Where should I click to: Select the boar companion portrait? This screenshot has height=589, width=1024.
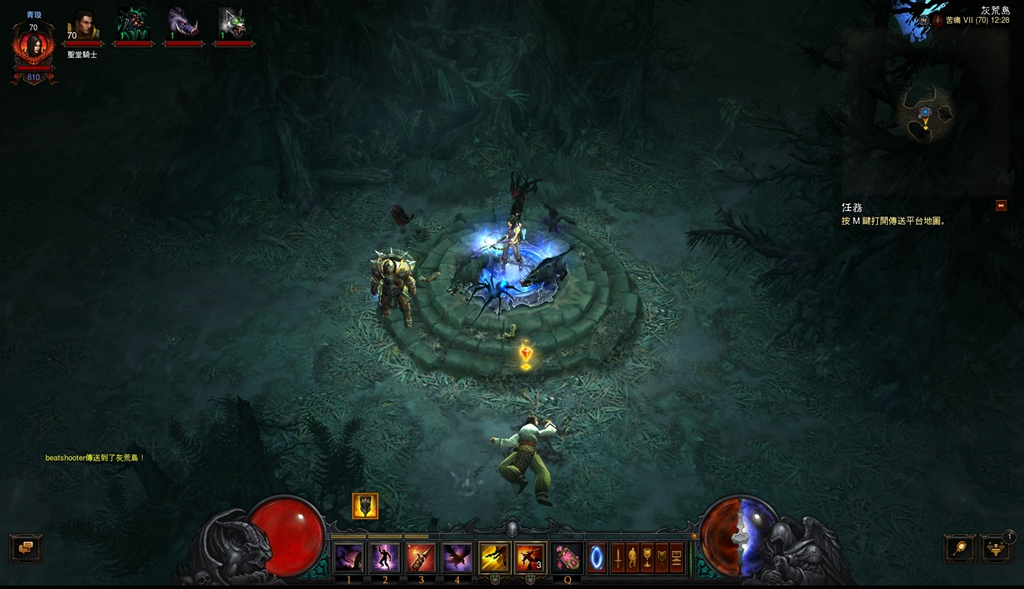coord(183,24)
